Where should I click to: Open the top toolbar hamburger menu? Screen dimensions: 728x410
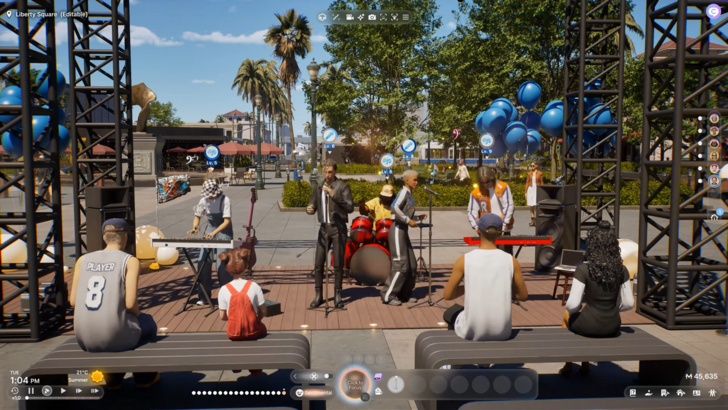pyautogui.click(x=405, y=17)
